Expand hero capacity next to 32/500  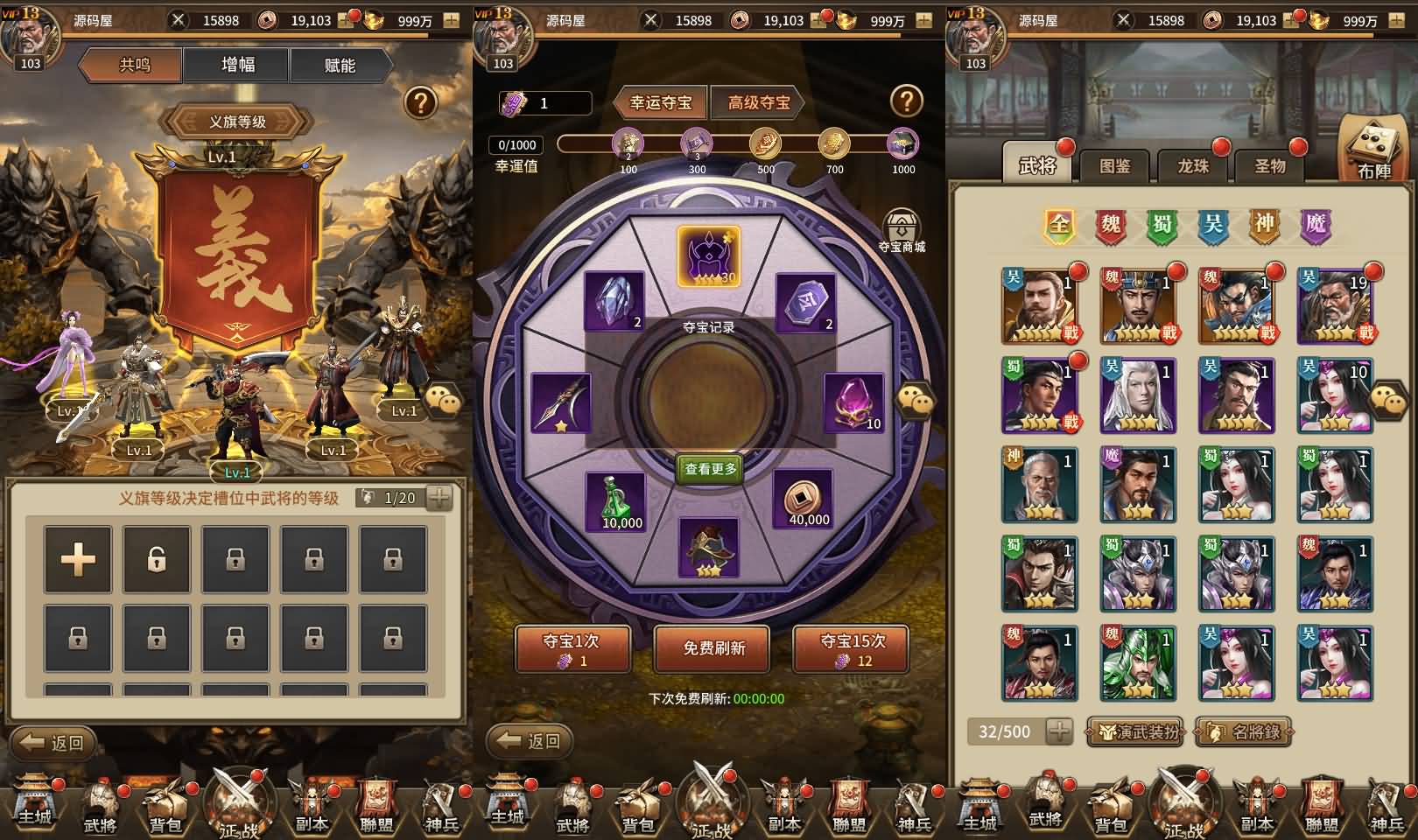click(x=1059, y=731)
